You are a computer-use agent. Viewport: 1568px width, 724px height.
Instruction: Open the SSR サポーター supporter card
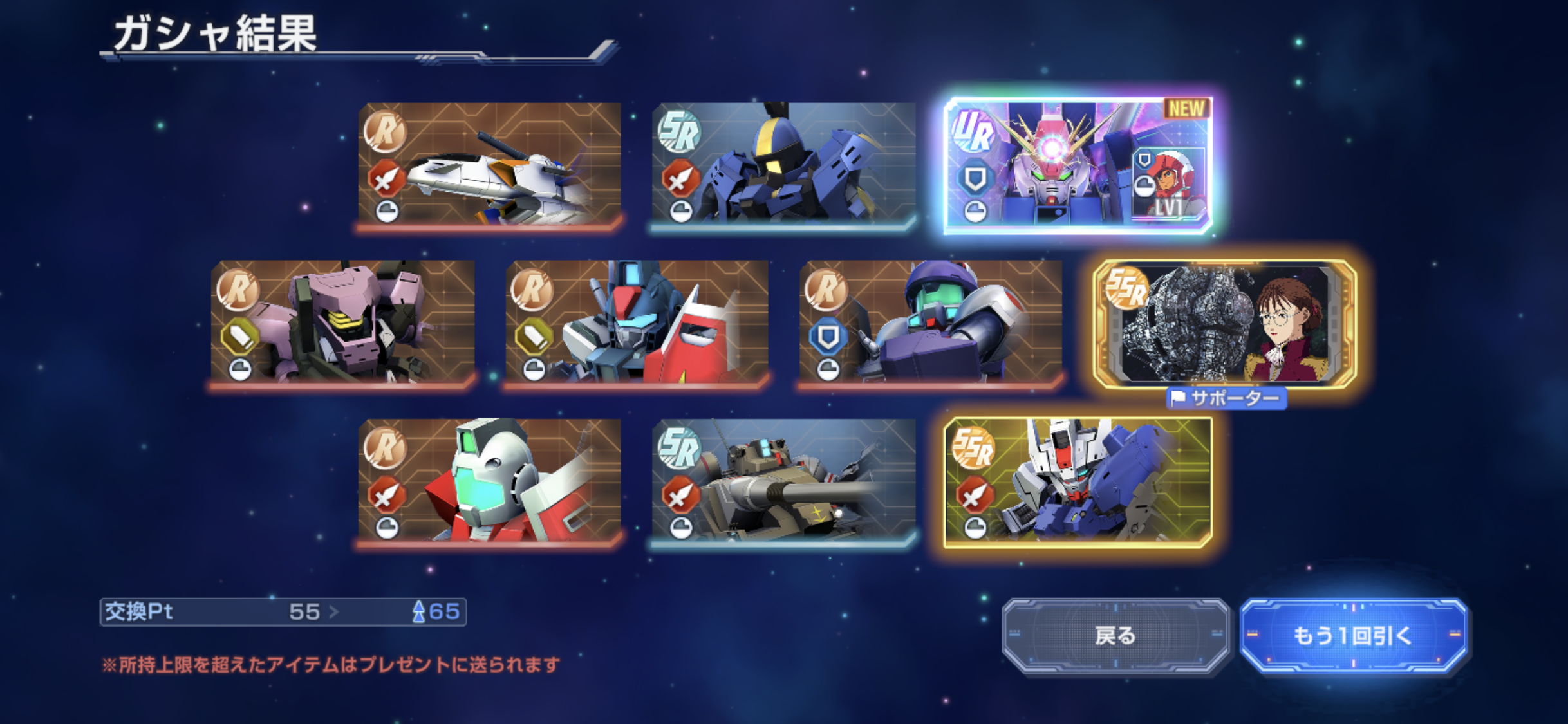pyautogui.click(x=1225, y=324)
